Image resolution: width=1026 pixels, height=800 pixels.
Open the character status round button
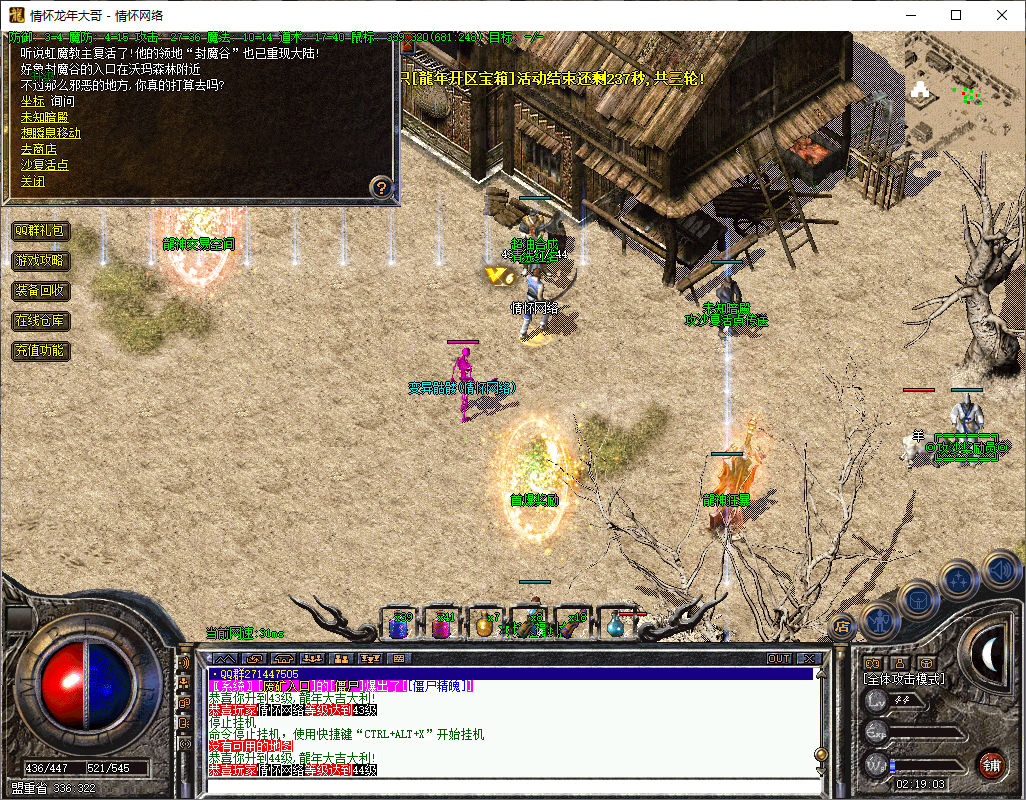pyautogui.click(x=880, y=621)
